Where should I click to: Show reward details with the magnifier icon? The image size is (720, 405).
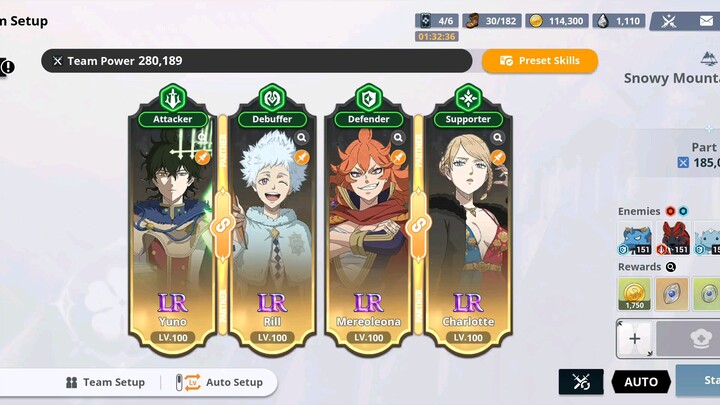672,267
